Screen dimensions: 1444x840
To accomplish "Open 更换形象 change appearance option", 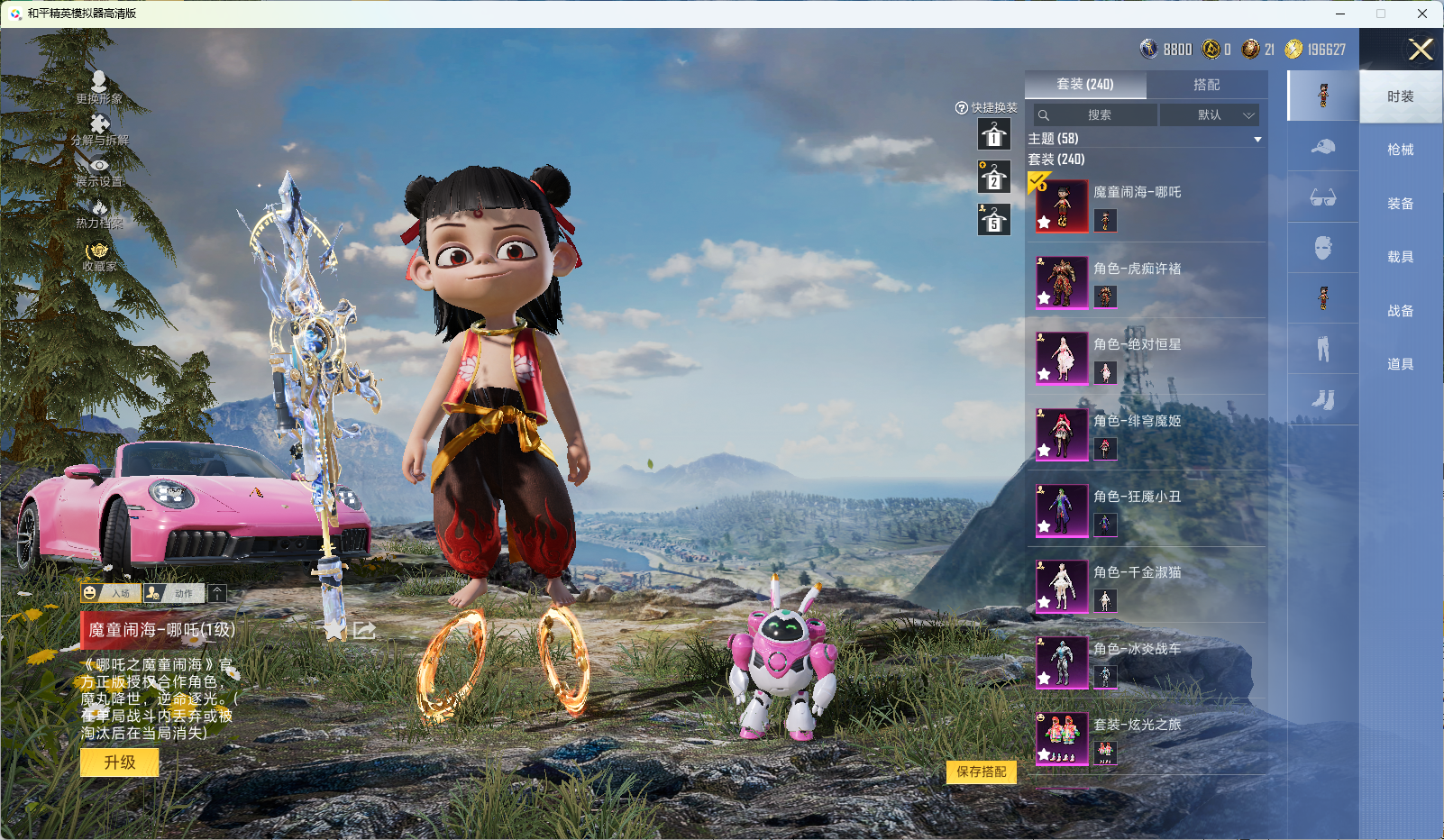I will coord(99,87).
